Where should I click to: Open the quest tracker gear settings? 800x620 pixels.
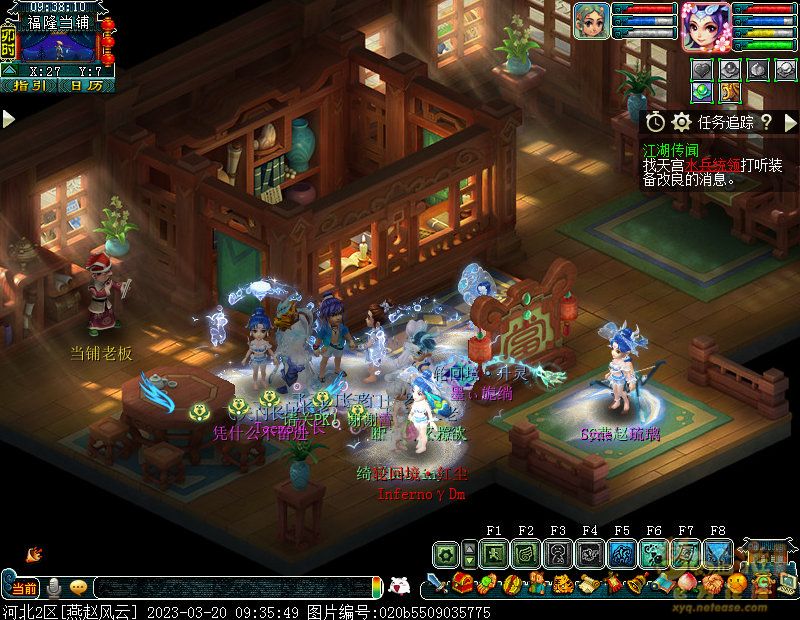[682, 122]
